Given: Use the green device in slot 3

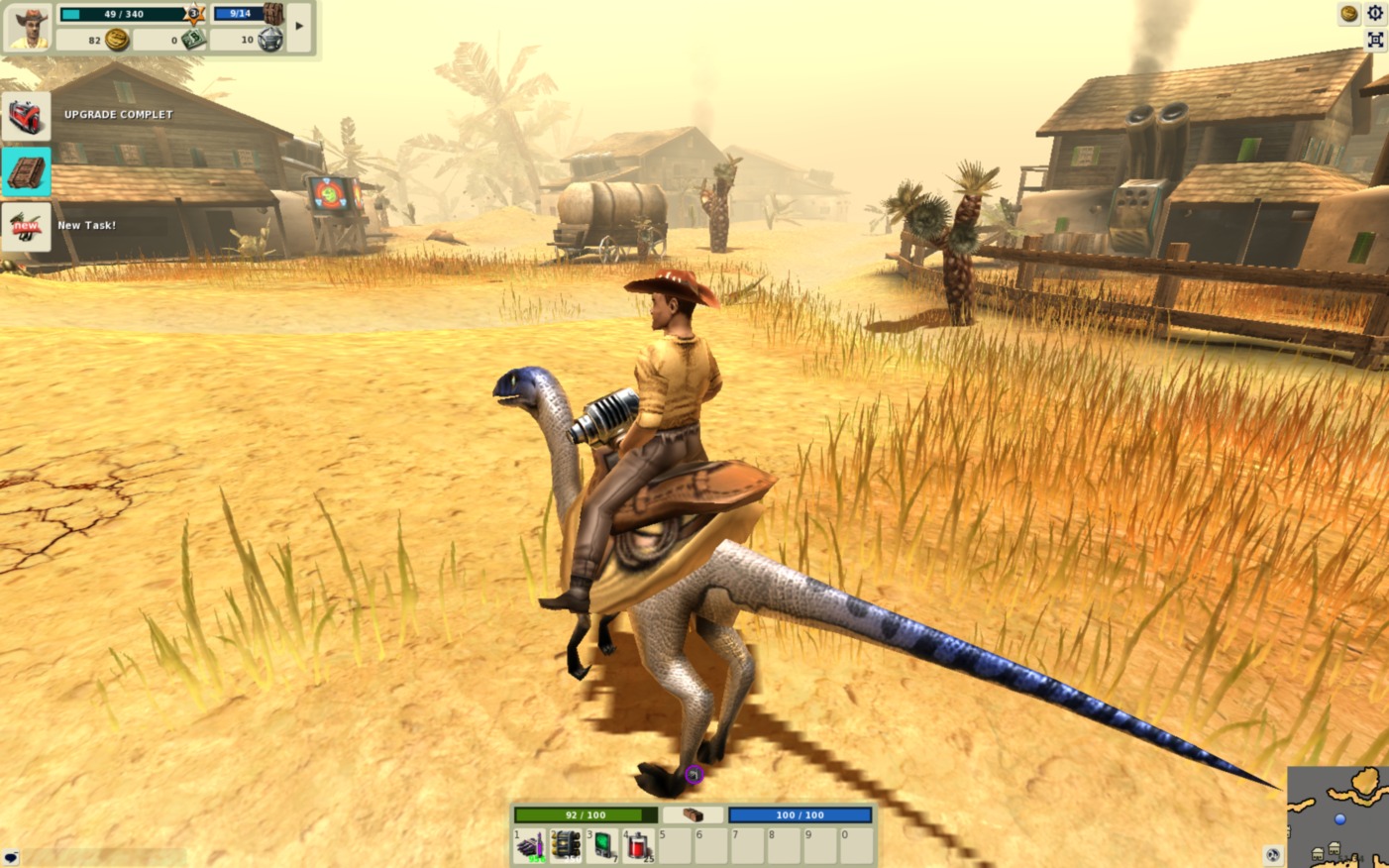Looking at the screenshot, I should click(x=602, y=845).
